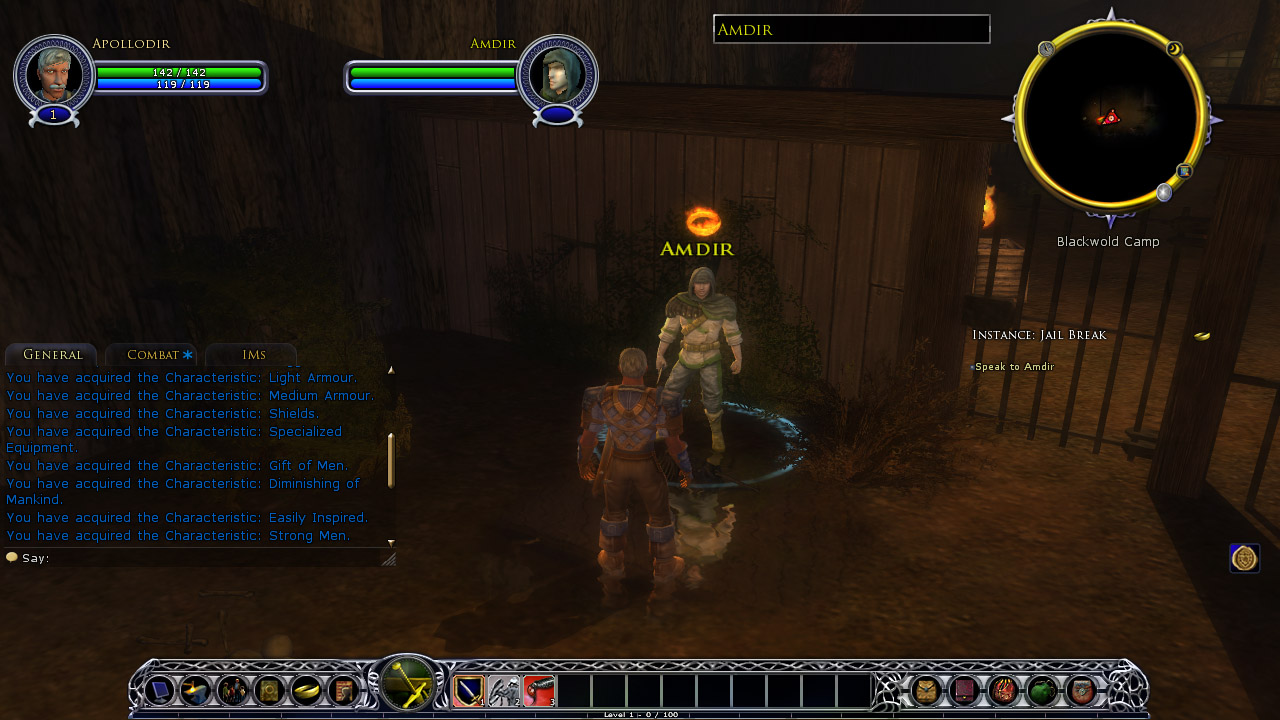Activate the red skill in slot 3
The height and width of the screenshot is (720, 1280).
tap(539, 690)
